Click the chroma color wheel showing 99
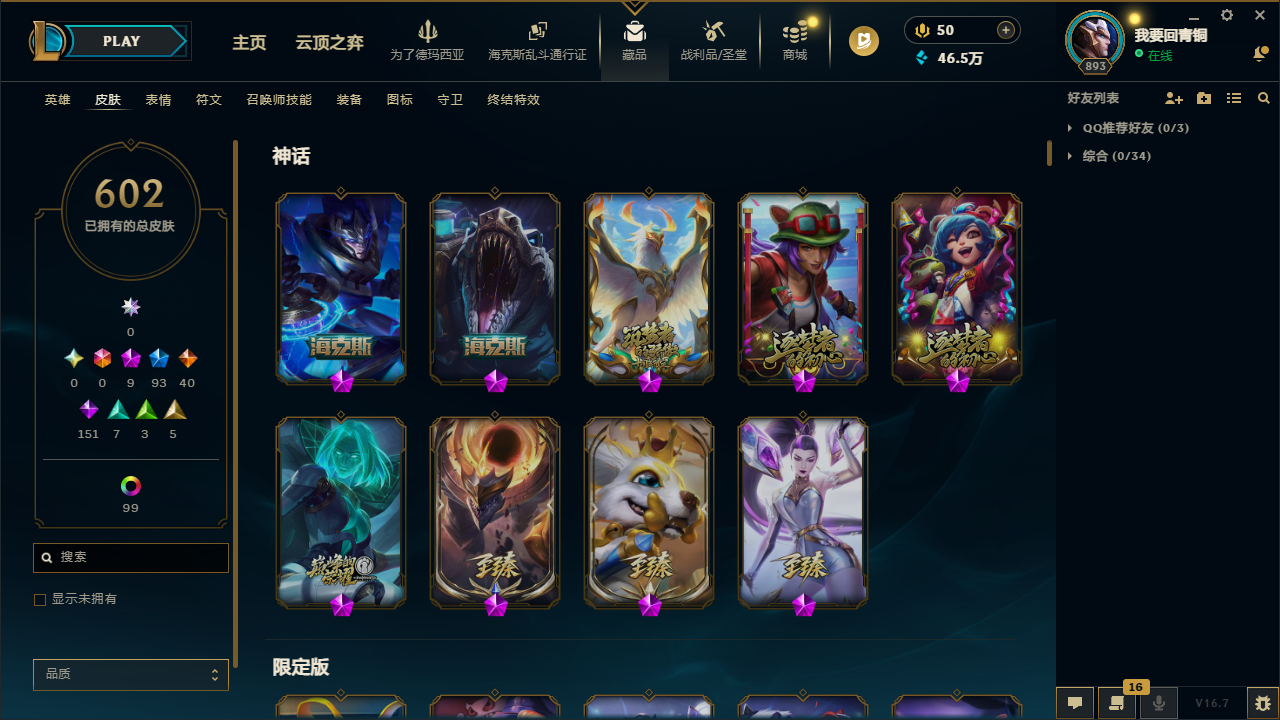The width and height of the screenshot is (1280, 720). (130, 485)
